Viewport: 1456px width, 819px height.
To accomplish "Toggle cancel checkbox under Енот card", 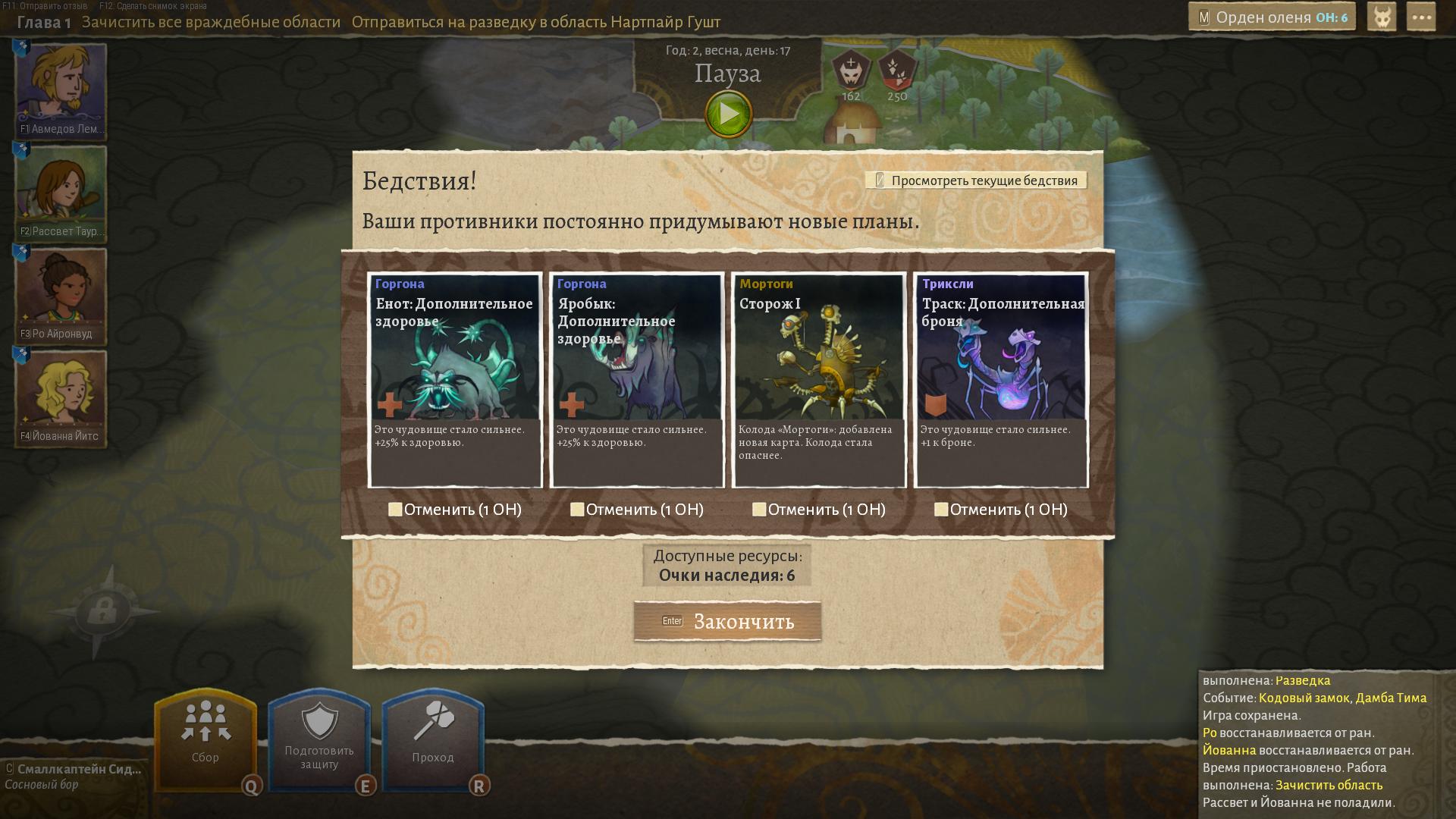I will 395,510.
